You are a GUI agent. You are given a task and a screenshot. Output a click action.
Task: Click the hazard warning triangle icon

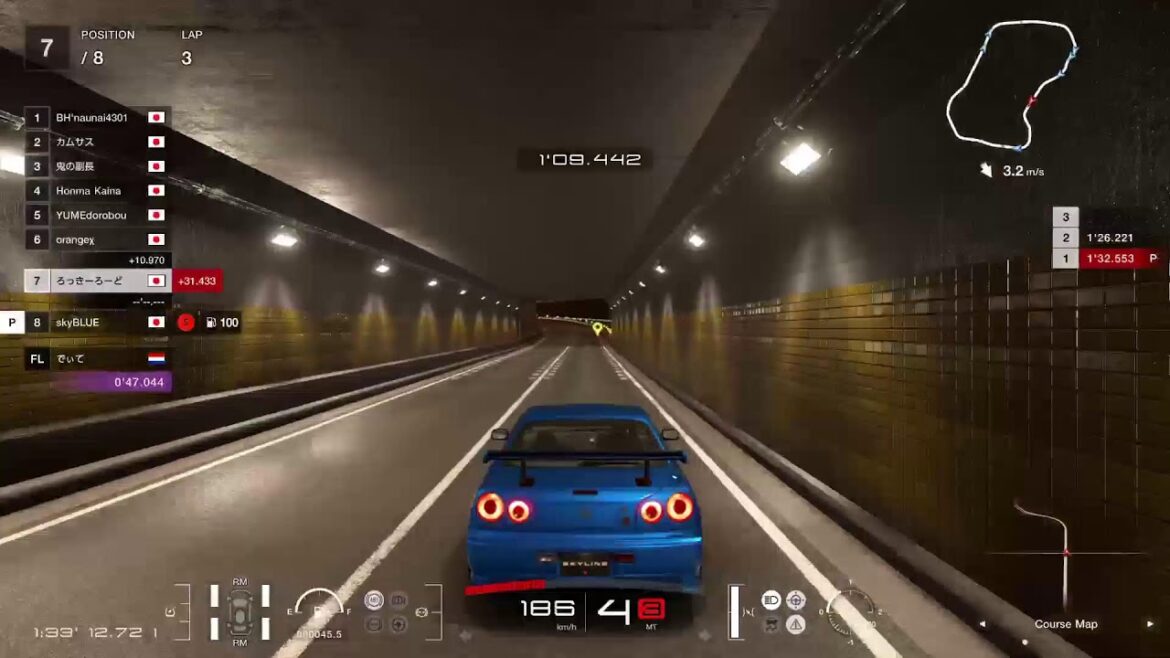(796, 624)
